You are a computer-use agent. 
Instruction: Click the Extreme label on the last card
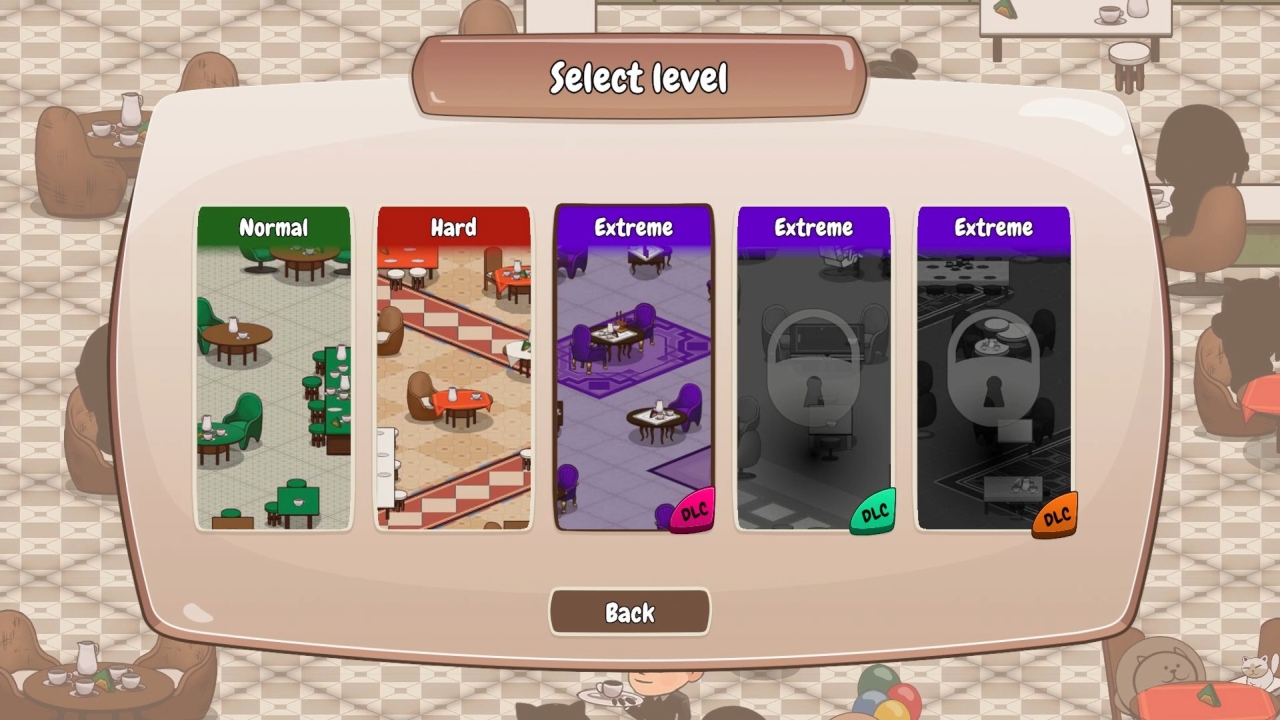[992, 228]
